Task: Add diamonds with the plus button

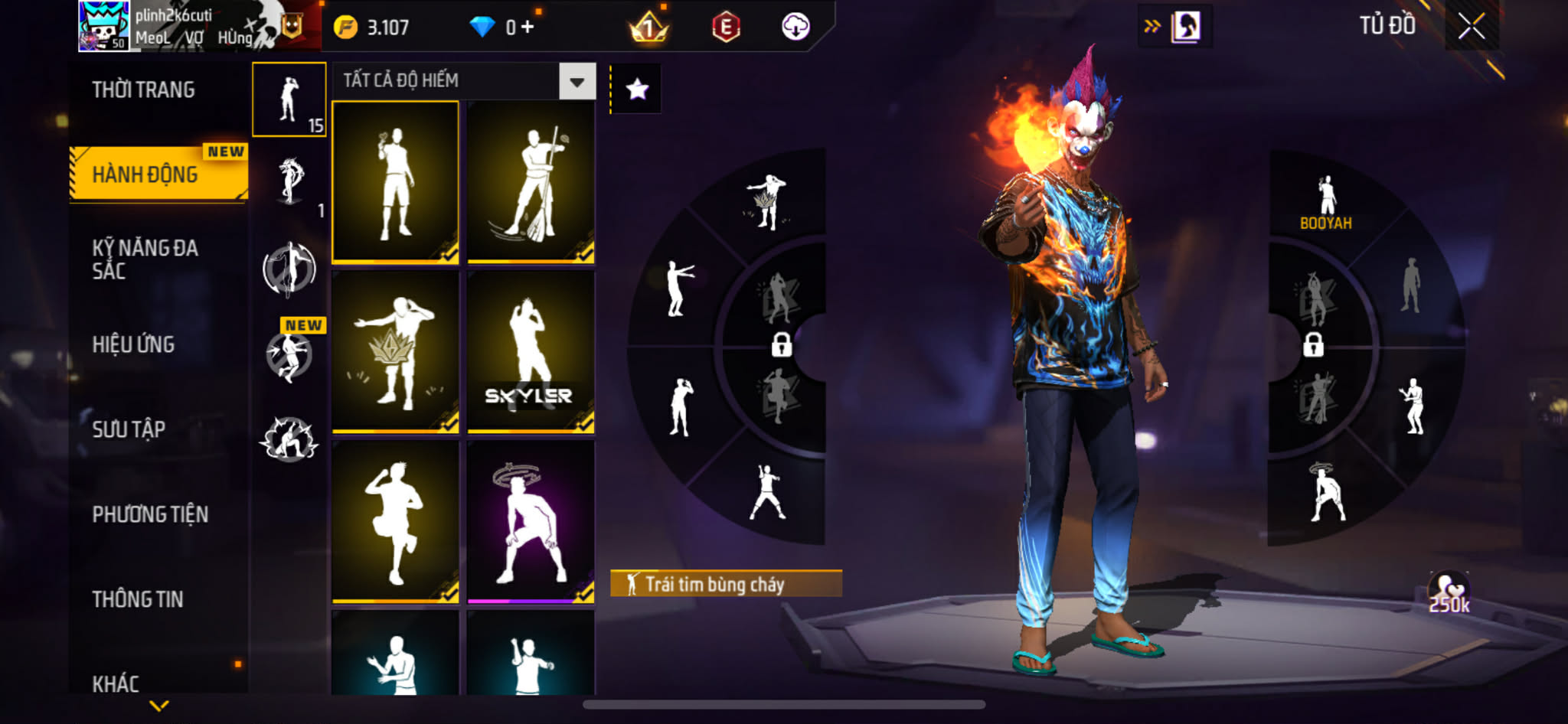Action: tap(528, 28)
